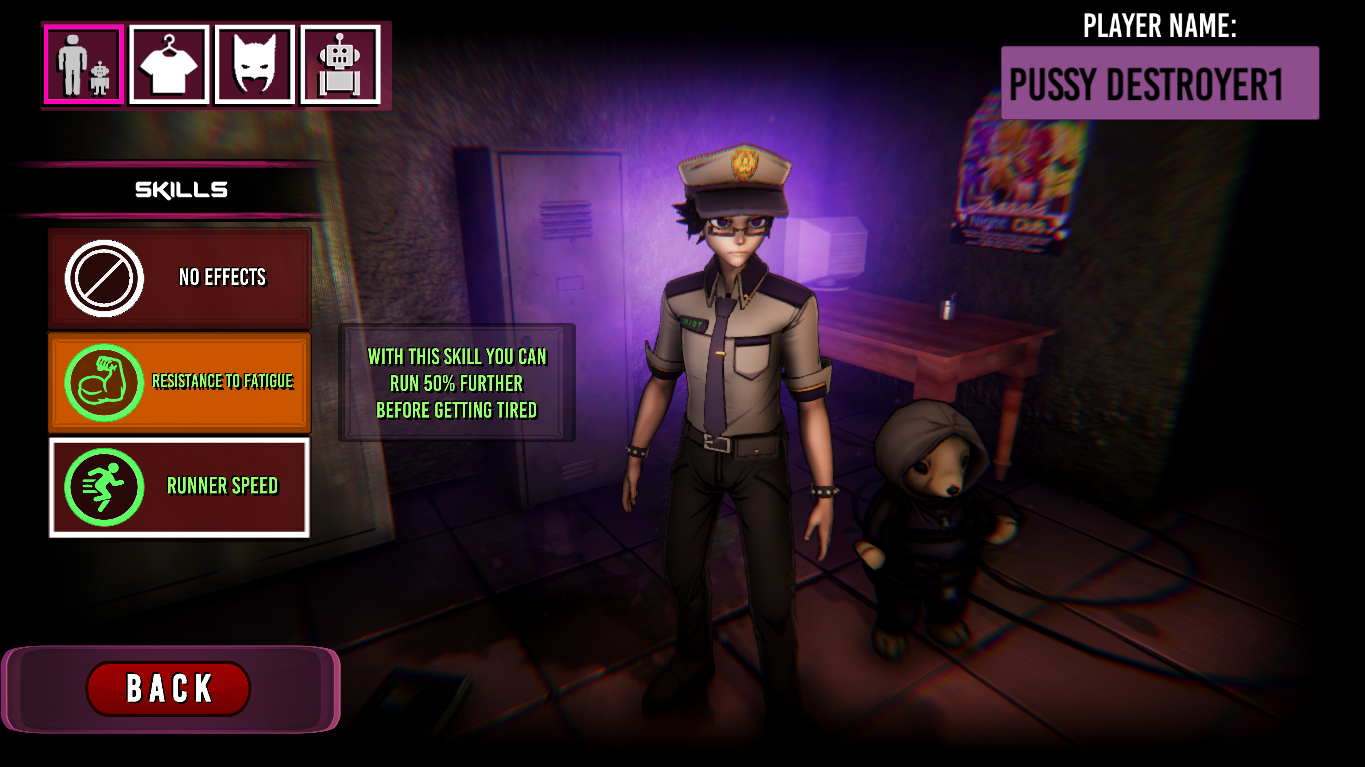Select the Resistance to Fatigue skill
This screenshot has width=1365, height=767.
pos(180,382)
